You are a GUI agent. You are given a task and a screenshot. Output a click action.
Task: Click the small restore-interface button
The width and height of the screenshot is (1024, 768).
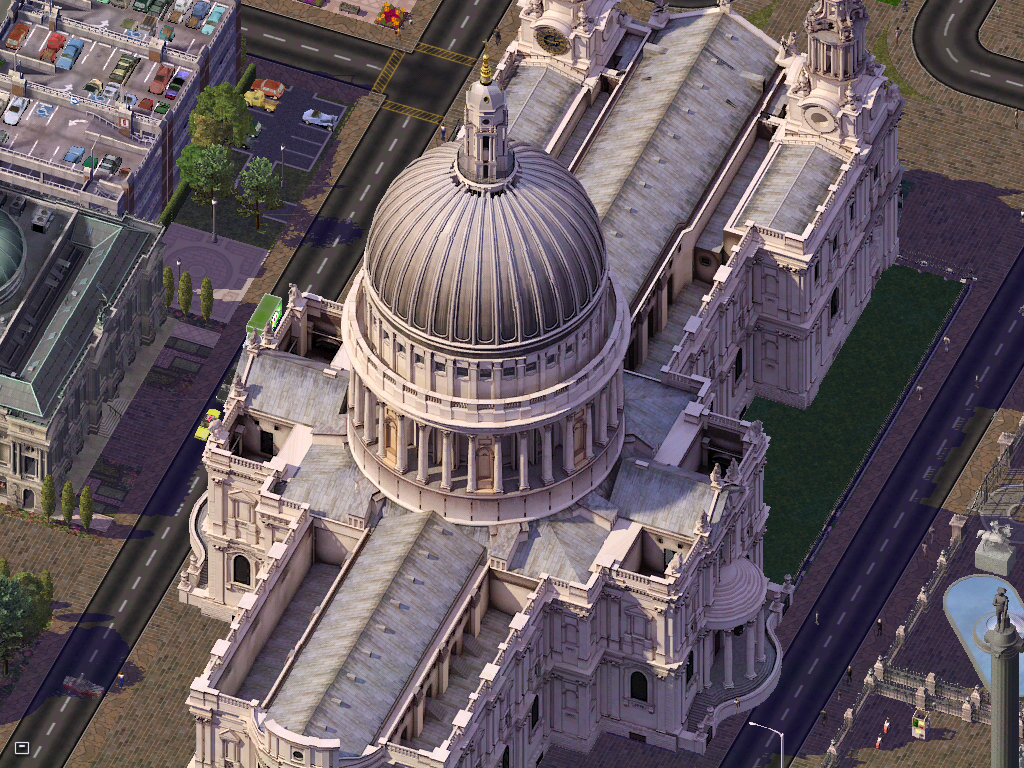(x=22, y=746)
